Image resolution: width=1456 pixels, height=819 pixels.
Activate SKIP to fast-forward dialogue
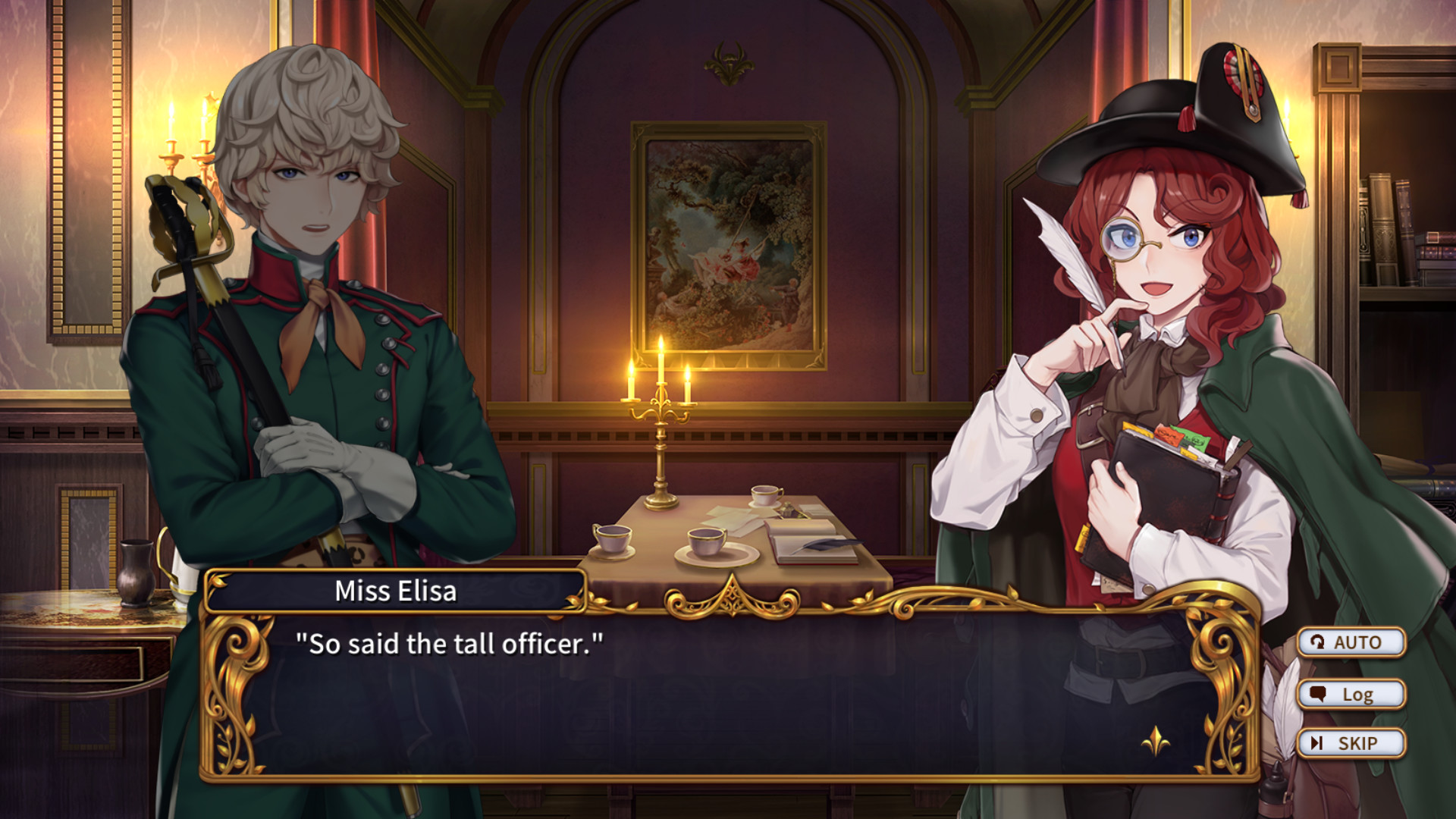coord(1352,742)
